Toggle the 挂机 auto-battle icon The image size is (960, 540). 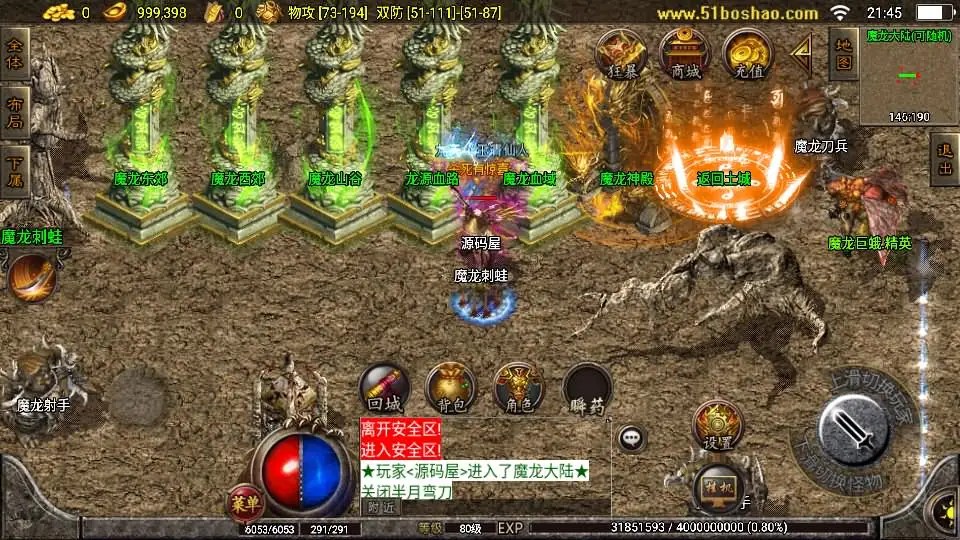coord(717,487)
